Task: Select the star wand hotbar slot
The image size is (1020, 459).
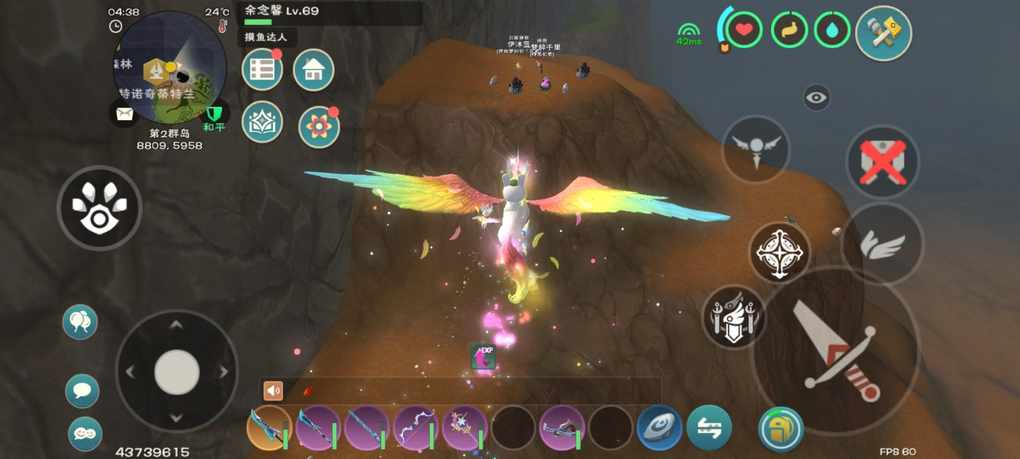Action: click(464, 428)
